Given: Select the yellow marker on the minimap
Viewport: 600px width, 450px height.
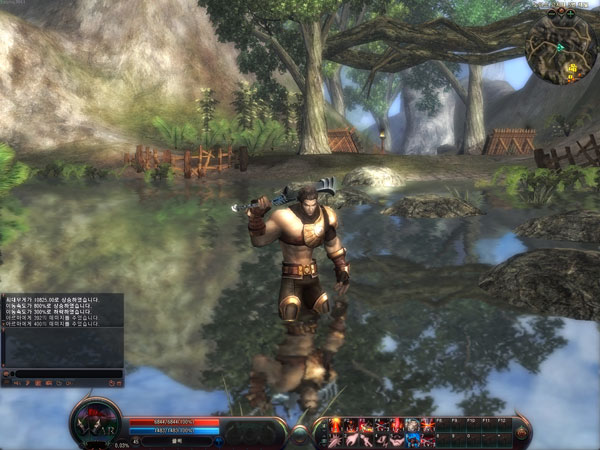Looking at the screenshot, I should click(573, 67).
